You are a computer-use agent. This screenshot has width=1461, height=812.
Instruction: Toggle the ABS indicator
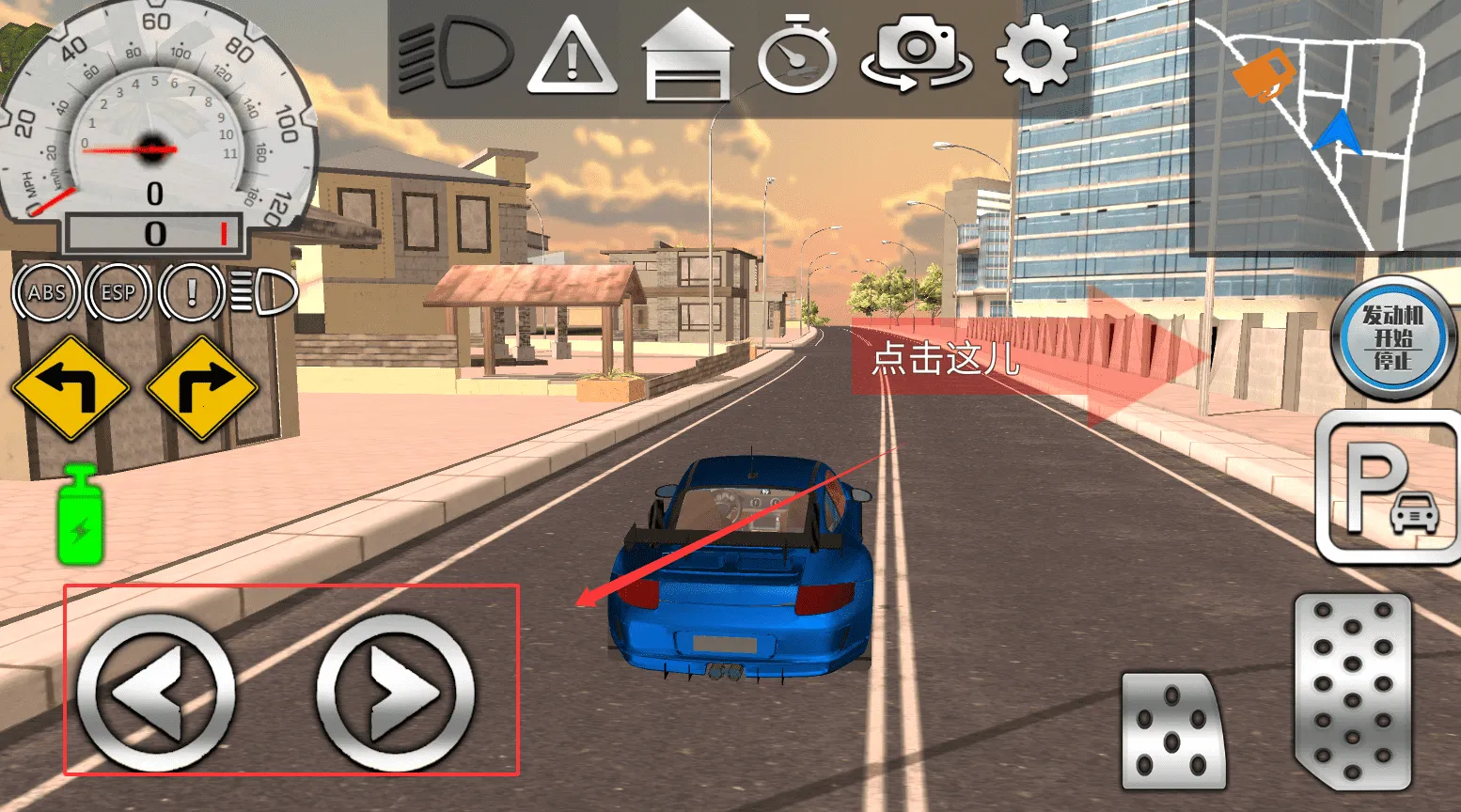pyautogui.click(x=47, y=291)
